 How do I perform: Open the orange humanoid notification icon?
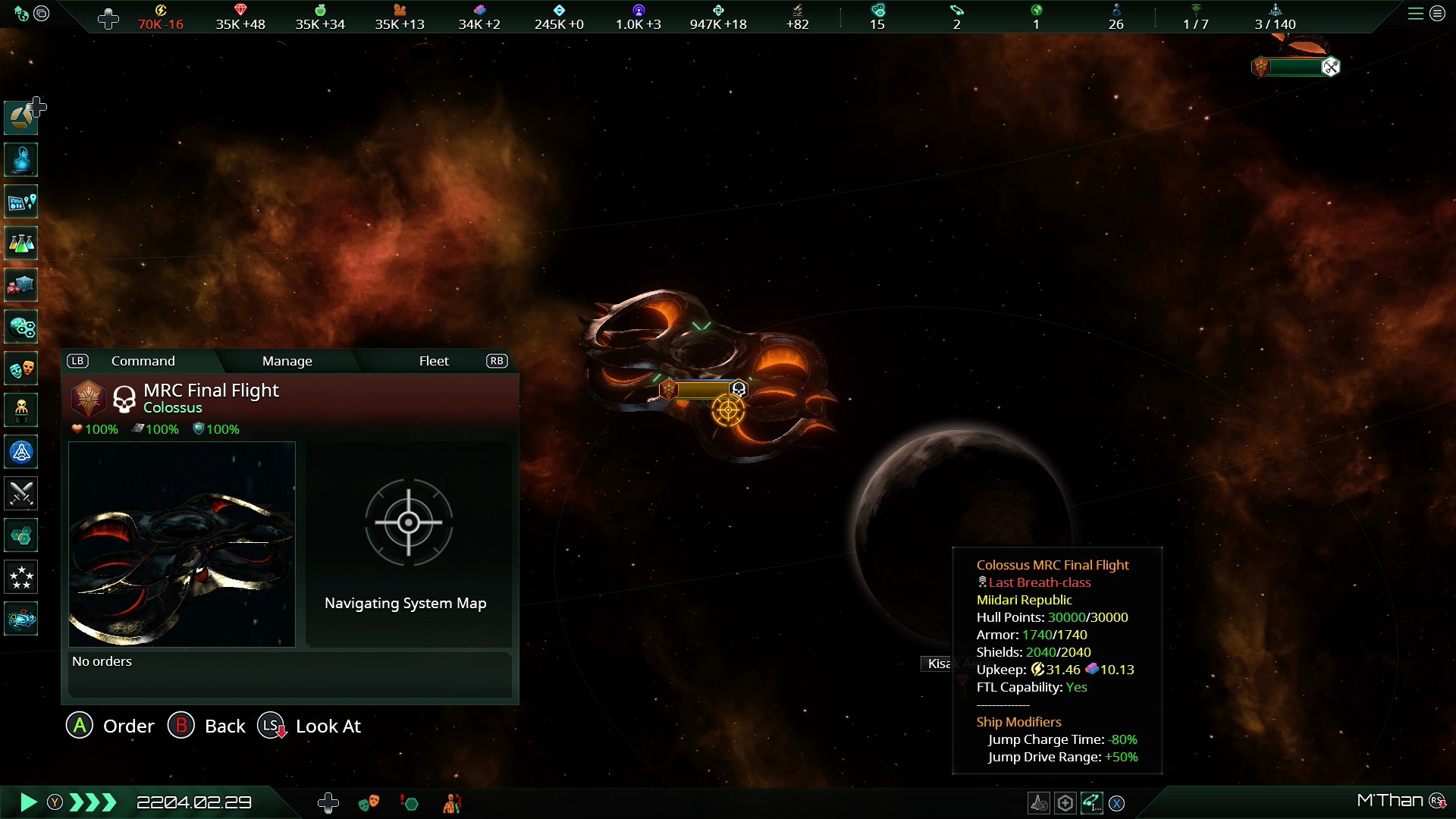pyautogui.click(x=452, y=803)
